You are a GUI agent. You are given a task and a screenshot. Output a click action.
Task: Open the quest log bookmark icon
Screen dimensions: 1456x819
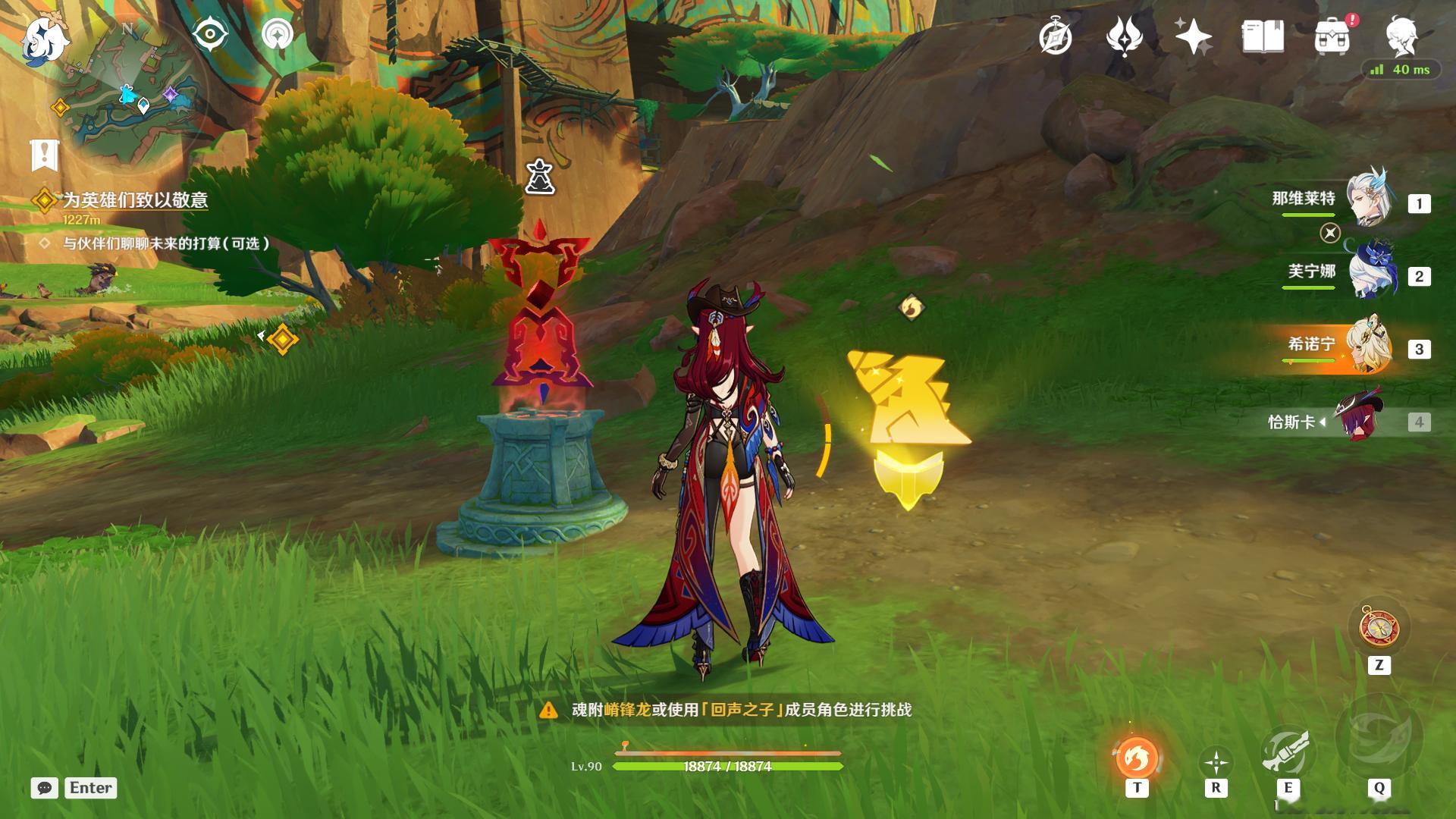(x=45, y=155)
